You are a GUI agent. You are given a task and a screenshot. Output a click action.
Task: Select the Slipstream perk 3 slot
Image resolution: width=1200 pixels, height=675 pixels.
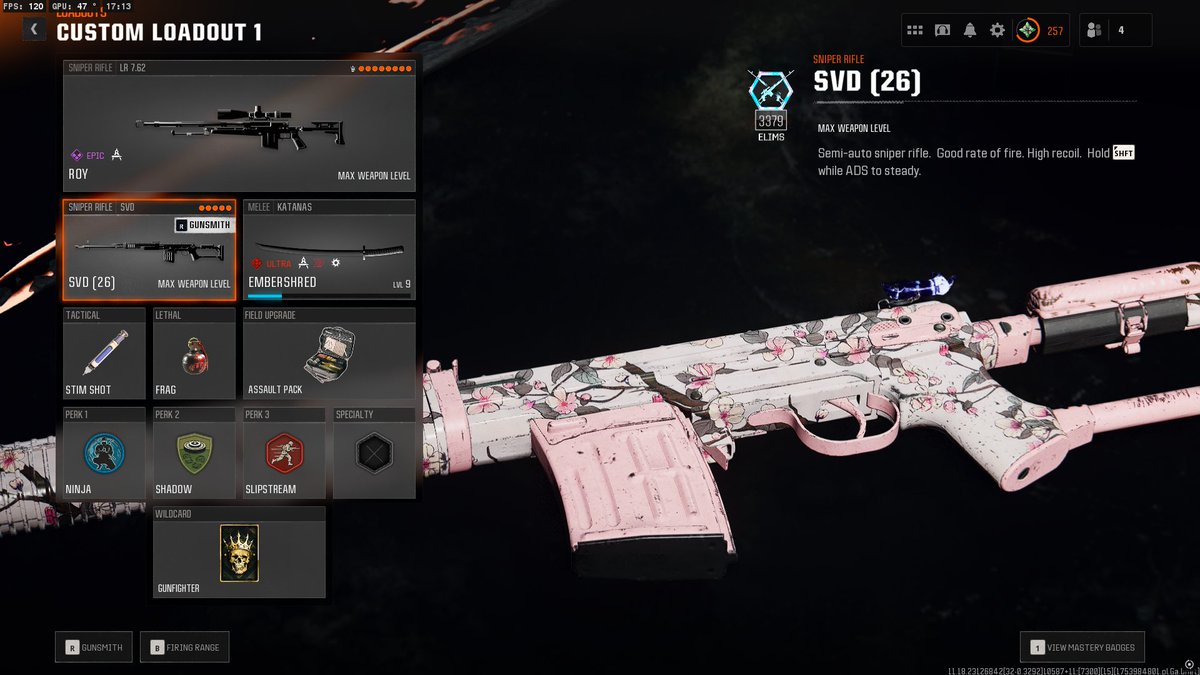284,453
